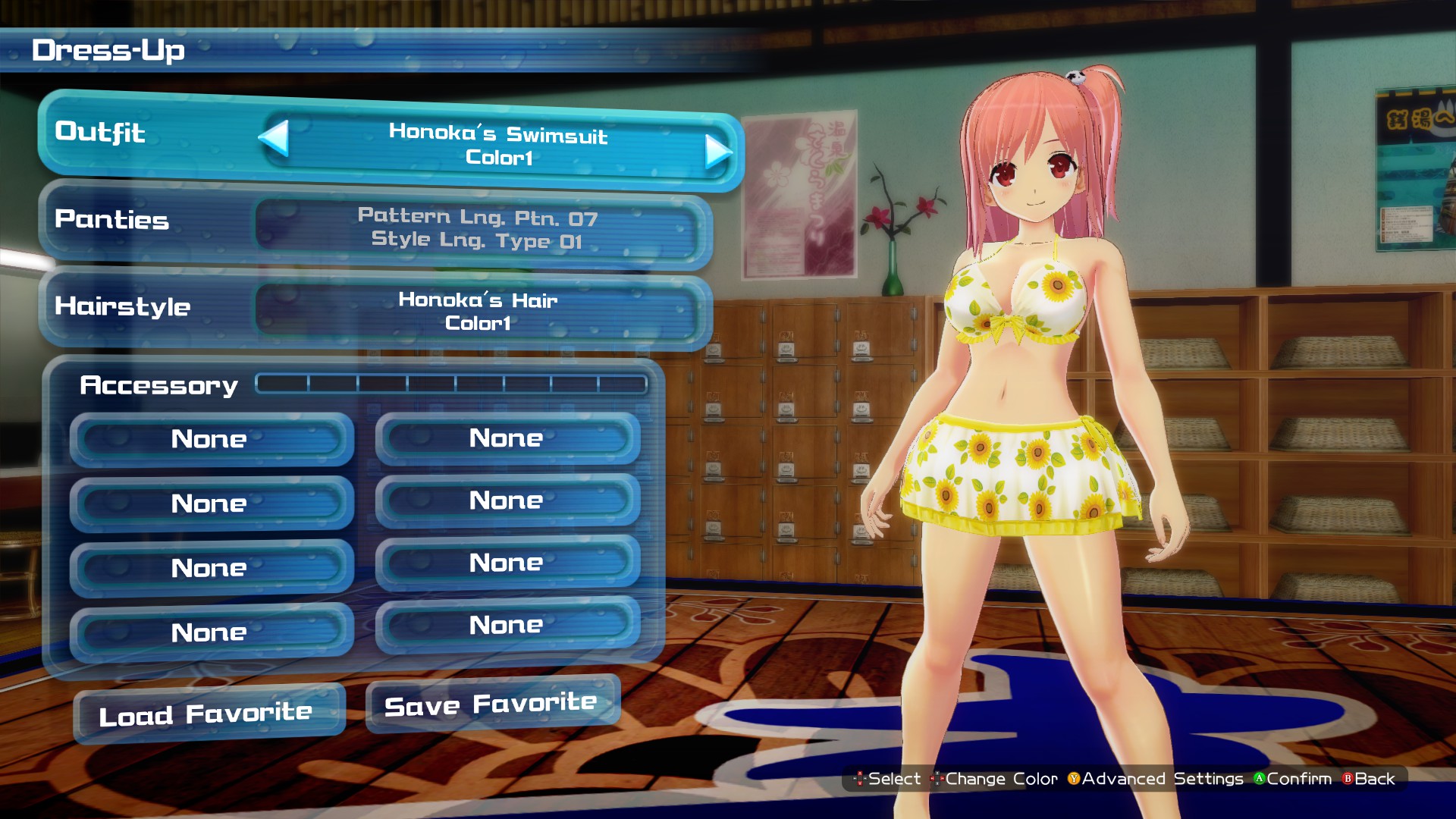Click the Load Favorite button
The width and height of the screenshot is (1456, 819).
(208, 711)
